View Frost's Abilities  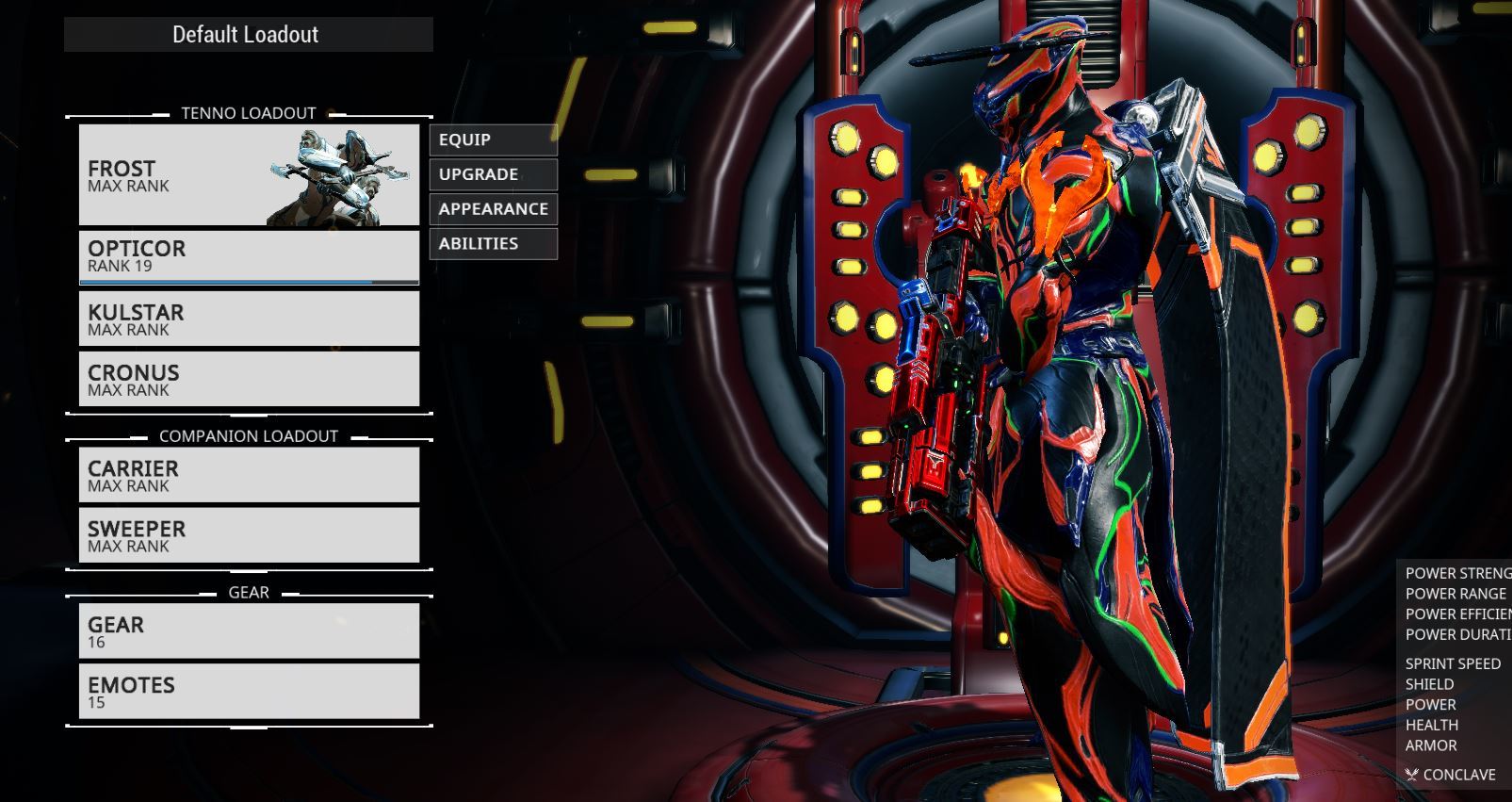click(x=491, y=243)
